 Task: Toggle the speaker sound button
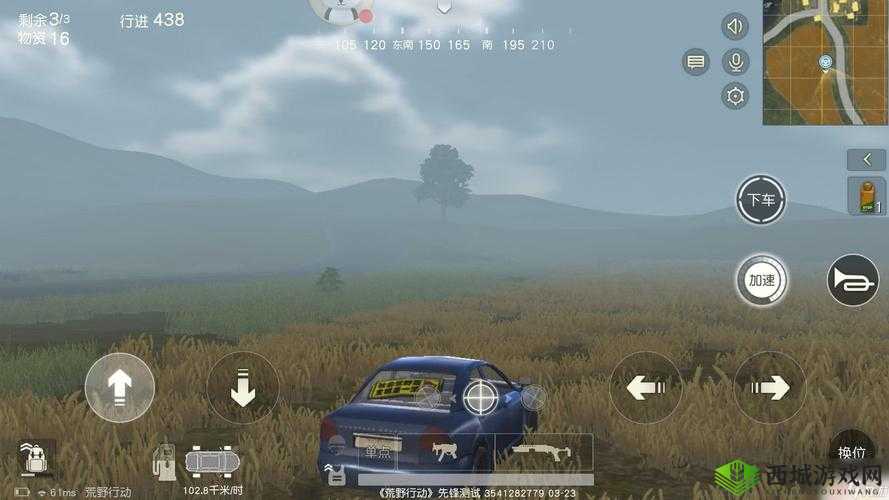tap(735, 27)
